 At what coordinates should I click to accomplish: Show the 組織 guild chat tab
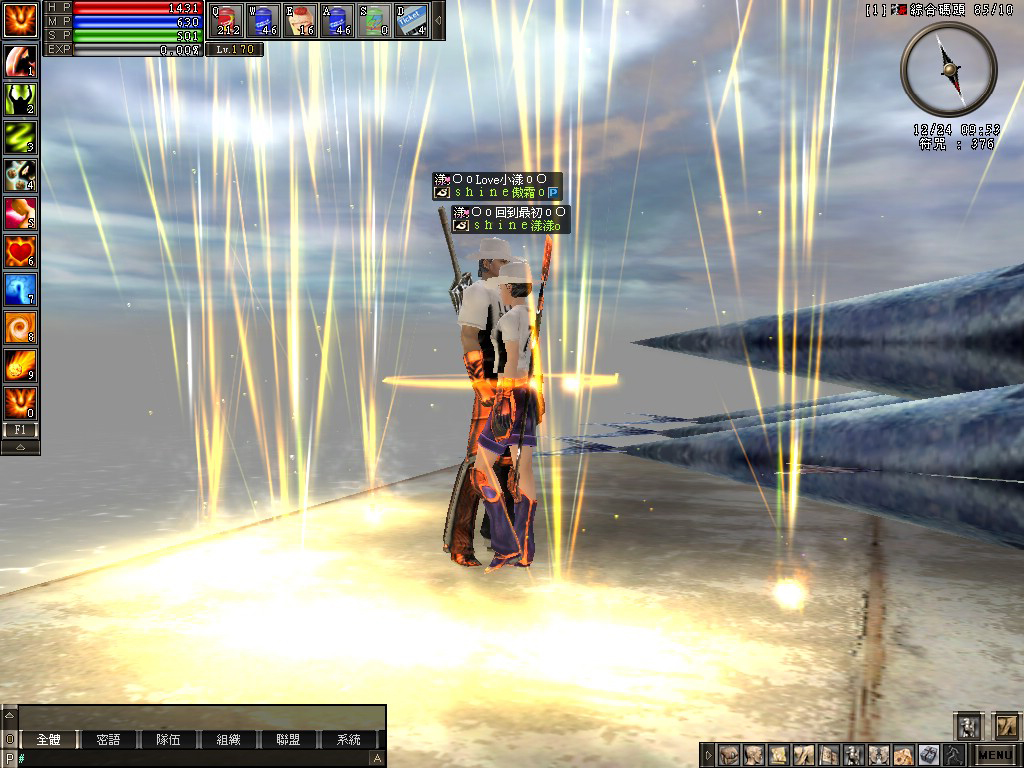pyautogui.click(x=228, y=740)
